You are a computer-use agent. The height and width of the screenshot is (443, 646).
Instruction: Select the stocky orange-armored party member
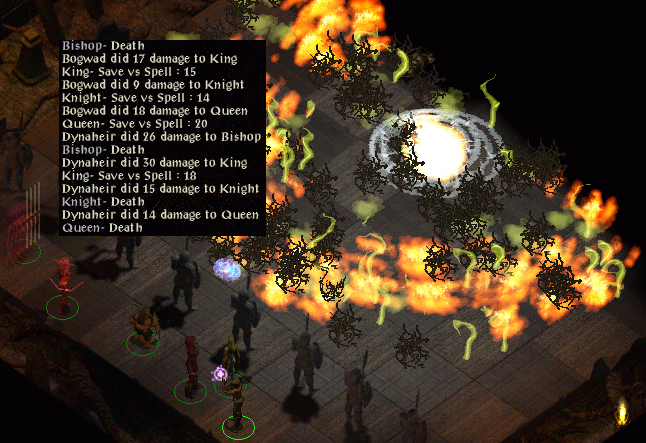click(144, 327)
